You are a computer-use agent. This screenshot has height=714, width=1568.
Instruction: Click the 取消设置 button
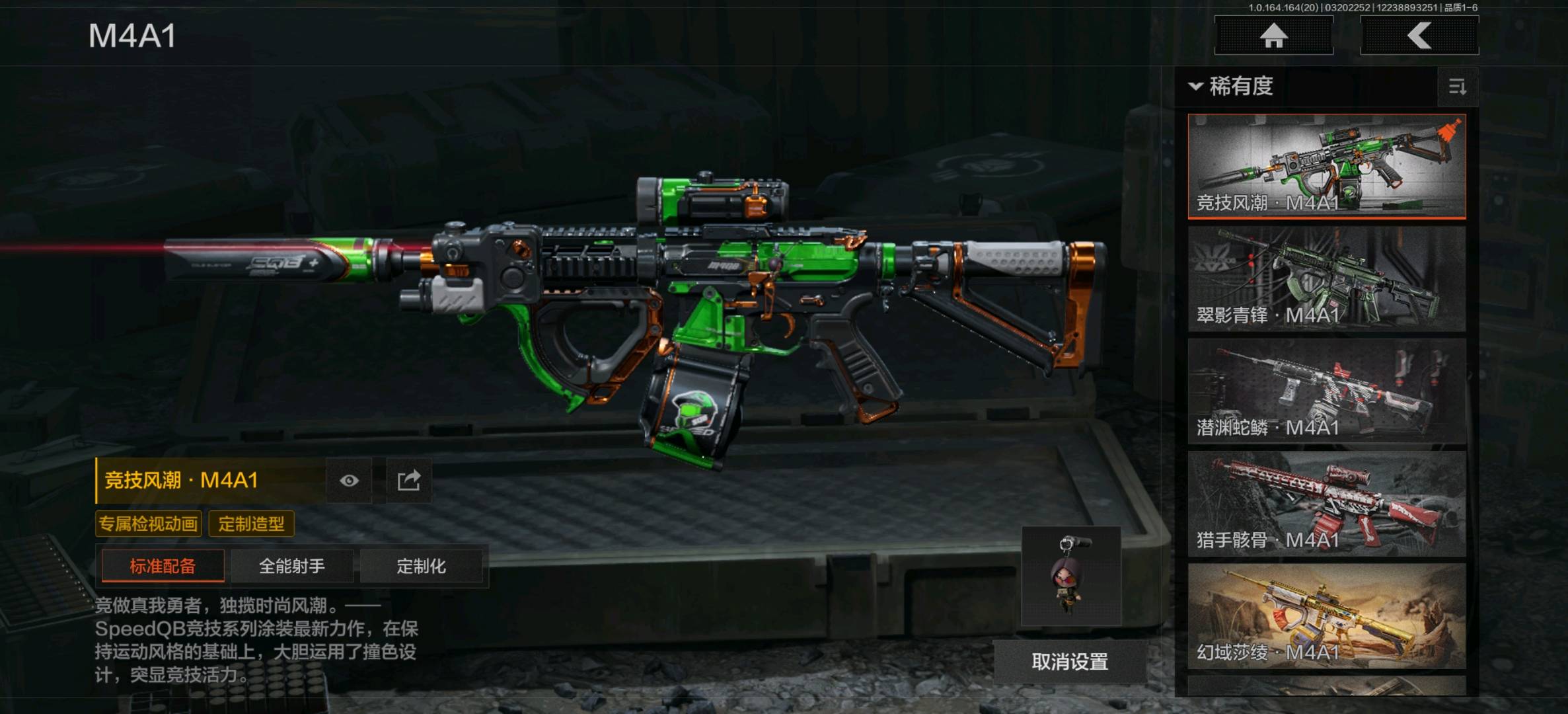pyautogui.click(x=1070, y=661)
